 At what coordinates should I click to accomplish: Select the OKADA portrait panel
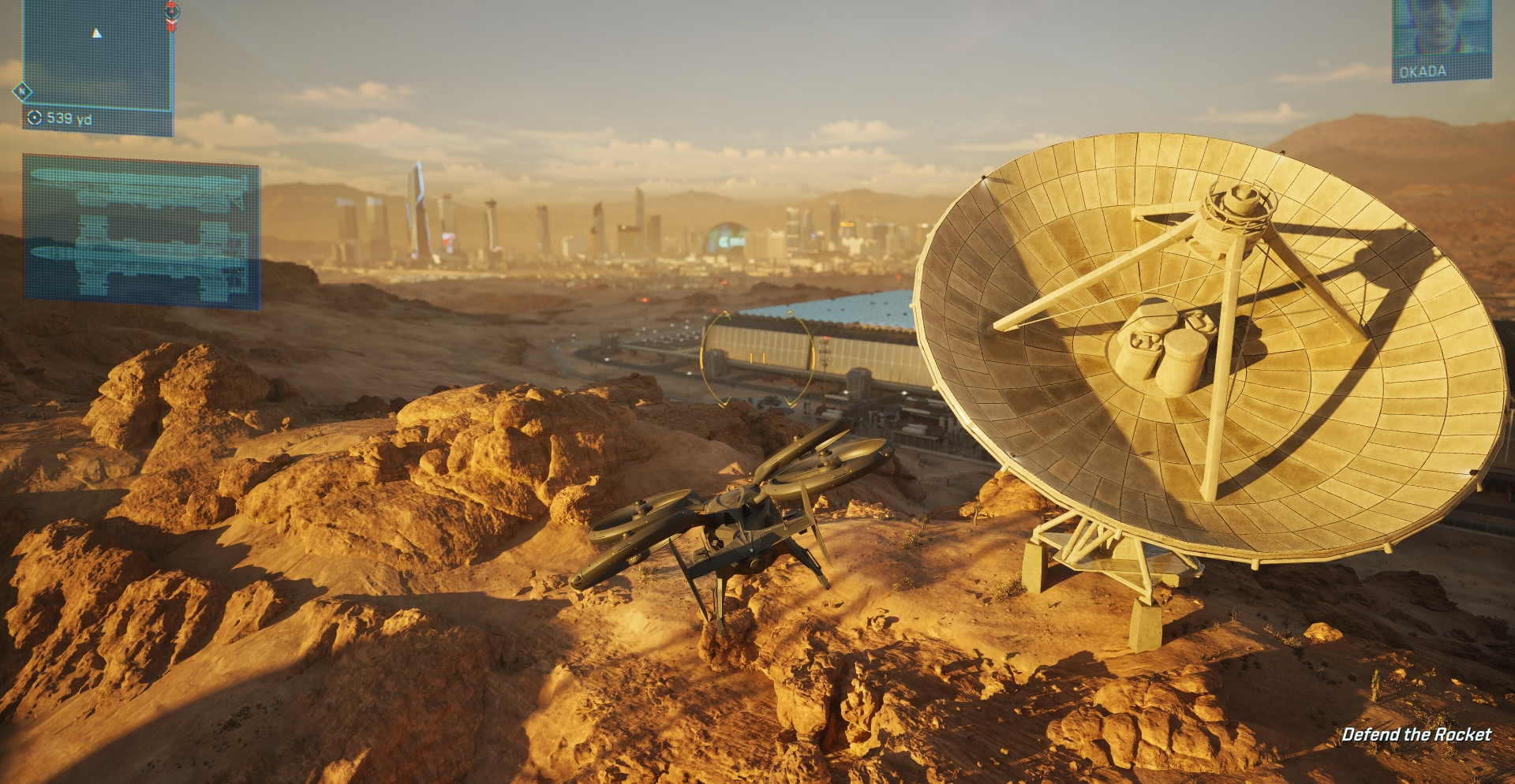[1441, 38]
